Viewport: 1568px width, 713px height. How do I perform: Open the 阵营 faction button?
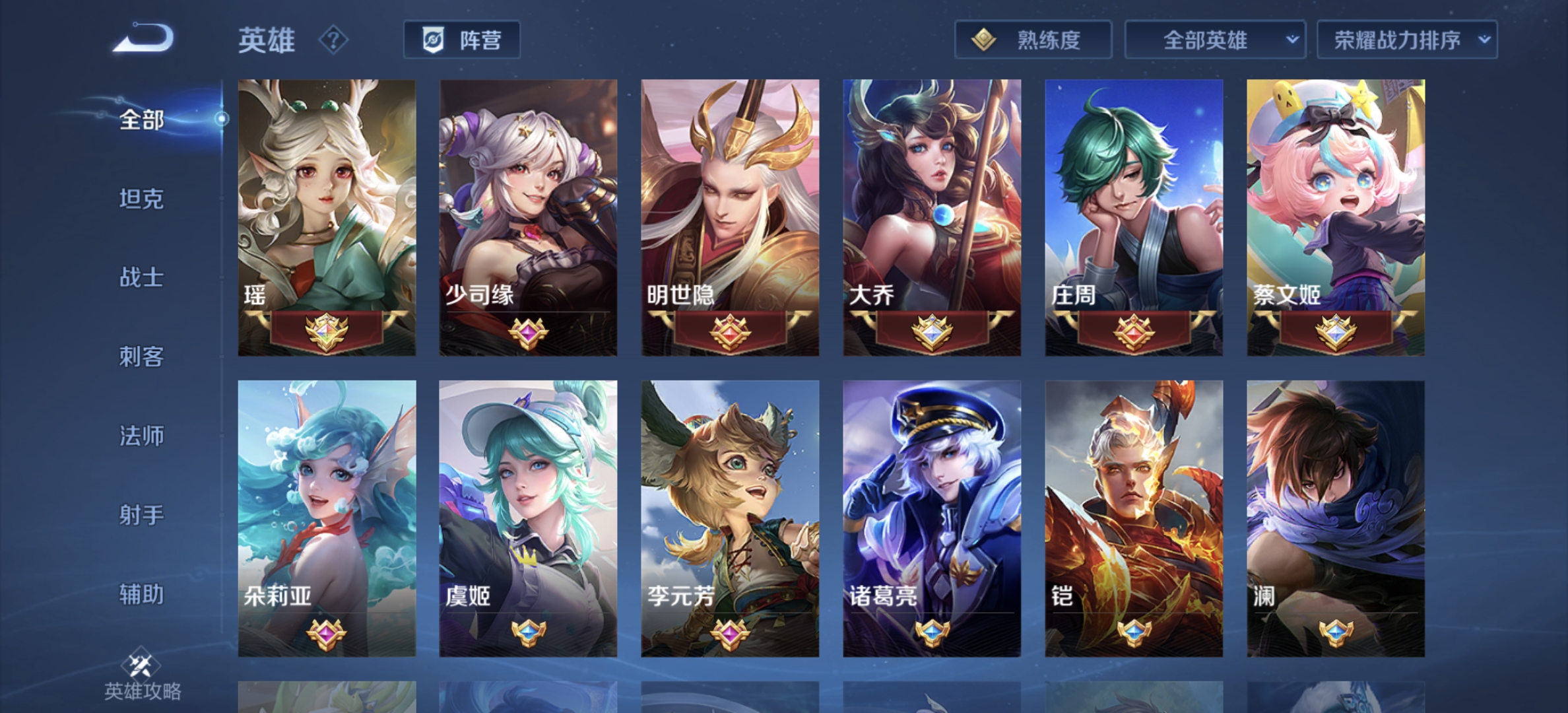[462, 40]
